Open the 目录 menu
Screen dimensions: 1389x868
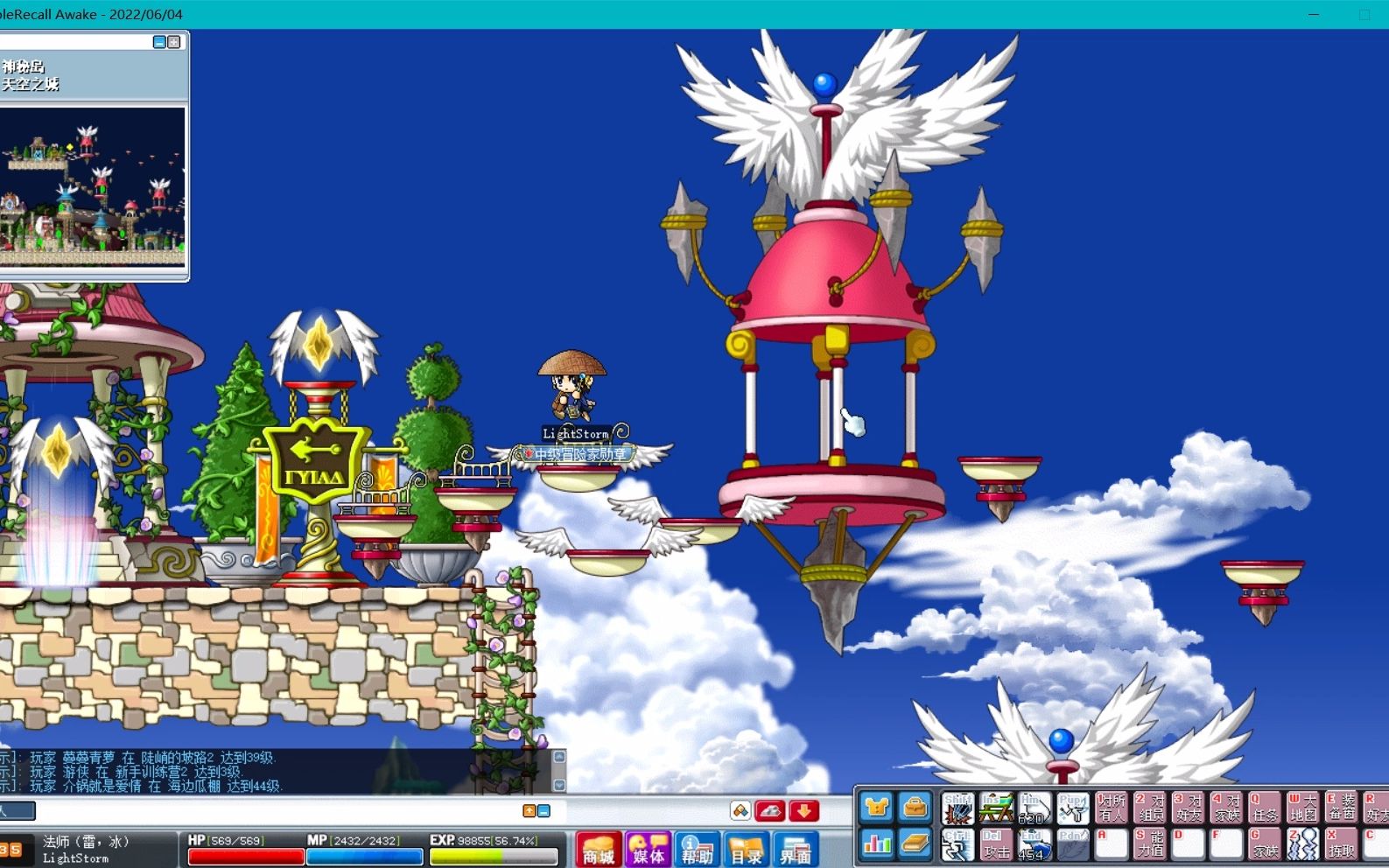(x=747, y=849)
